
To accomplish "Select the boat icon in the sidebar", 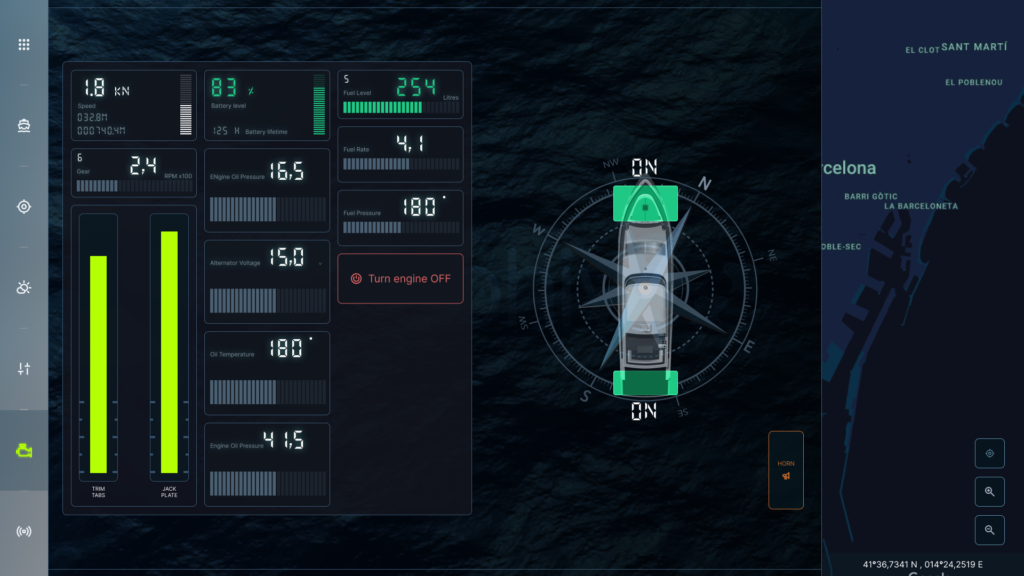I will [24, 126].
